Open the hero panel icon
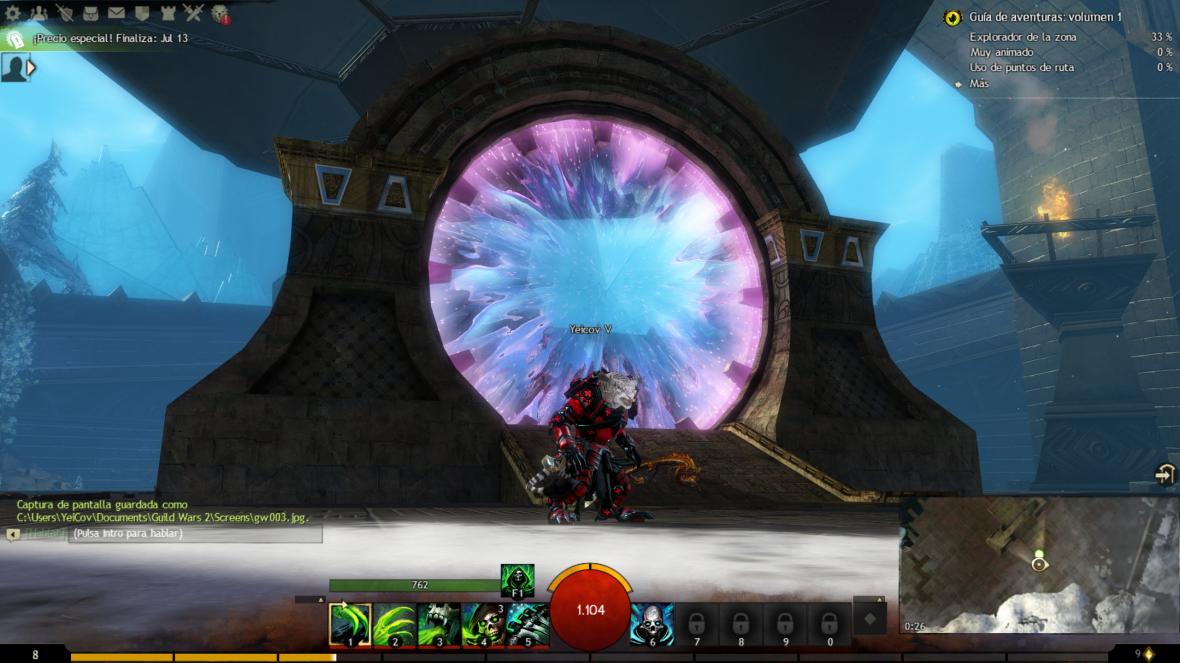1180x663 pixels. click(x=65, y=13)
